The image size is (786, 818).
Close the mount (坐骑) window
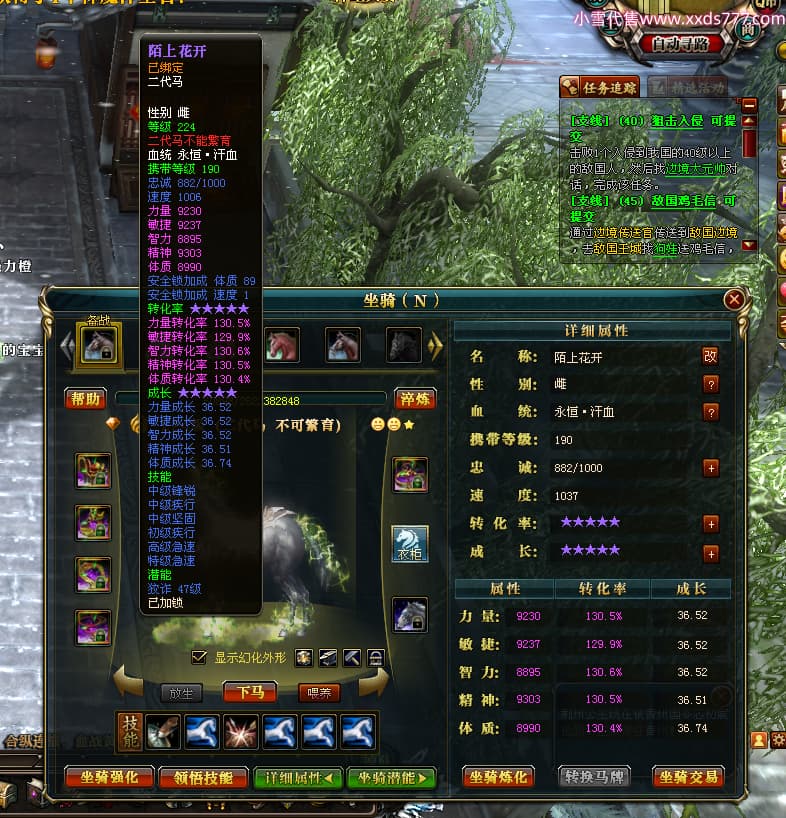[734, 299]
